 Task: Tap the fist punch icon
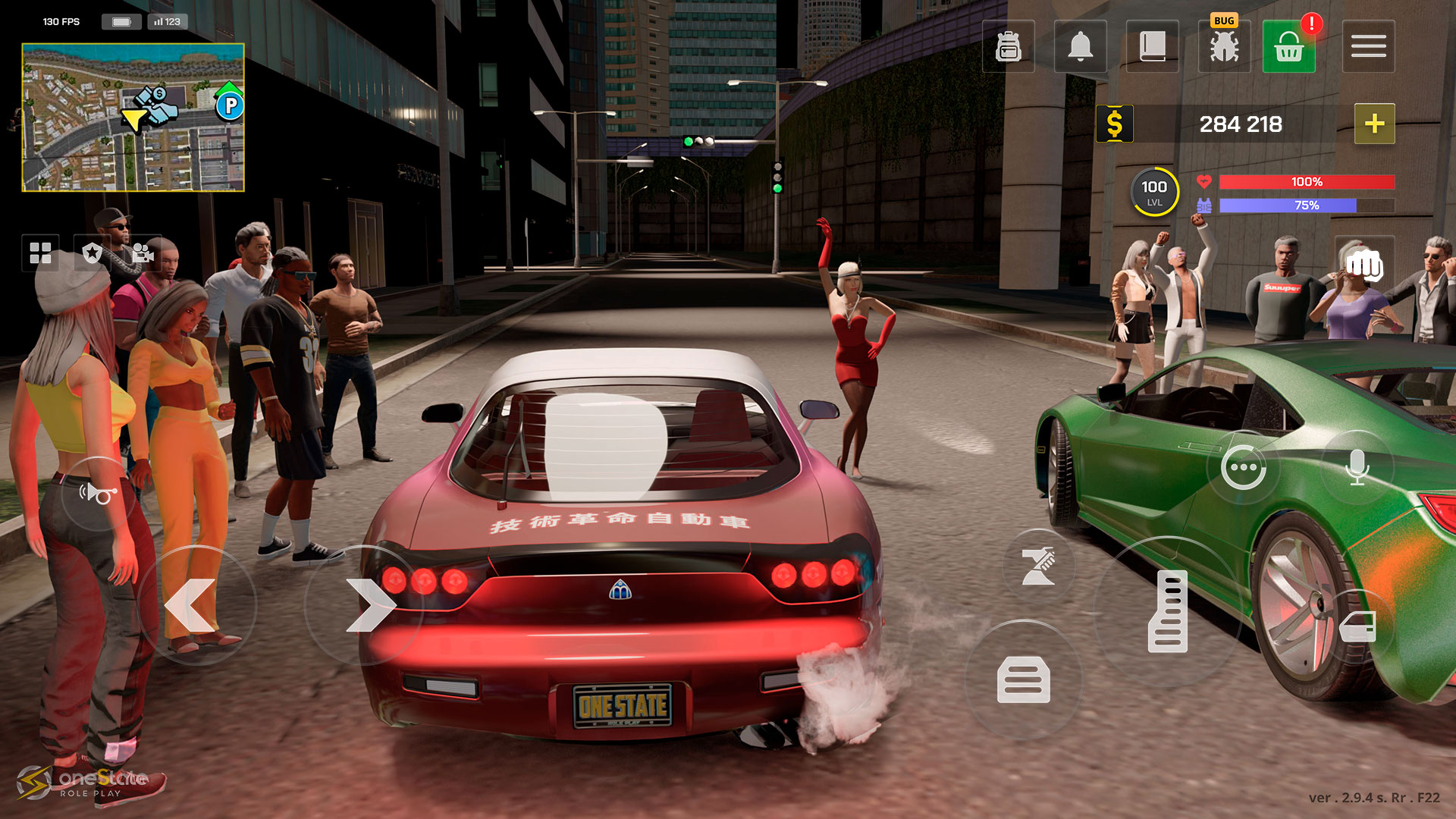point(1364,265)
